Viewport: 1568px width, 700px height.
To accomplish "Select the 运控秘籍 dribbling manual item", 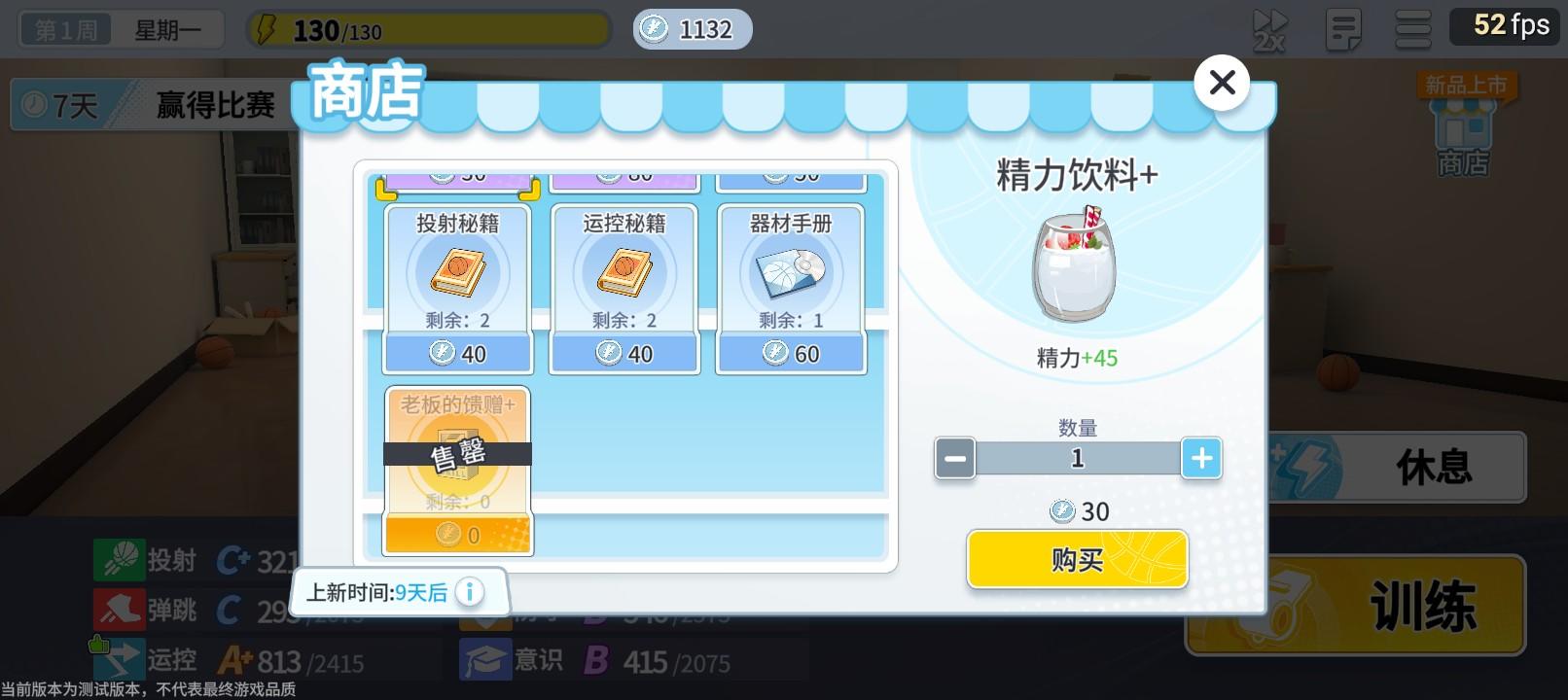I will point(624,282).
